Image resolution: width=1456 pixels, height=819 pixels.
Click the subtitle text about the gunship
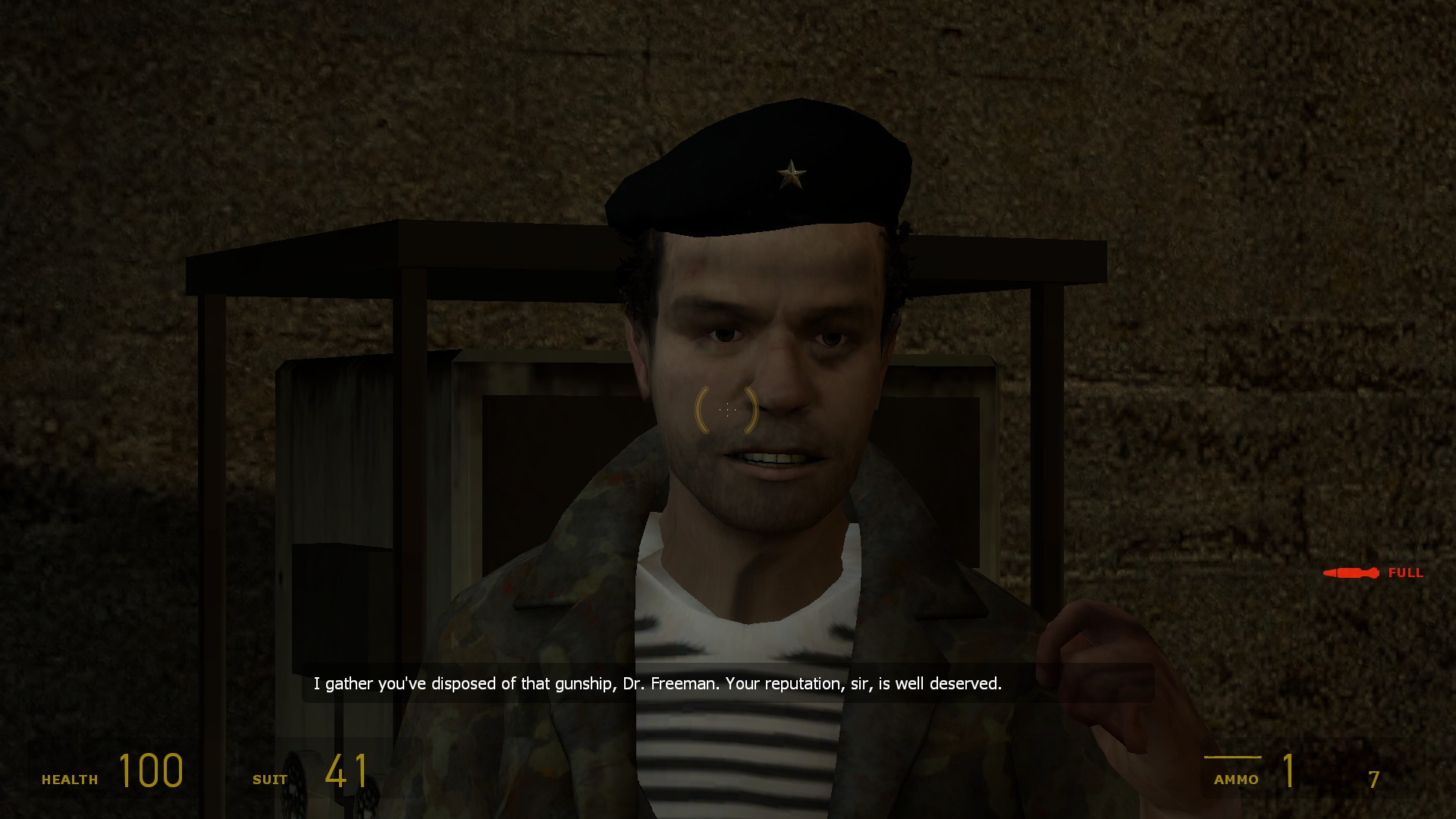click(x=657, y=683)
